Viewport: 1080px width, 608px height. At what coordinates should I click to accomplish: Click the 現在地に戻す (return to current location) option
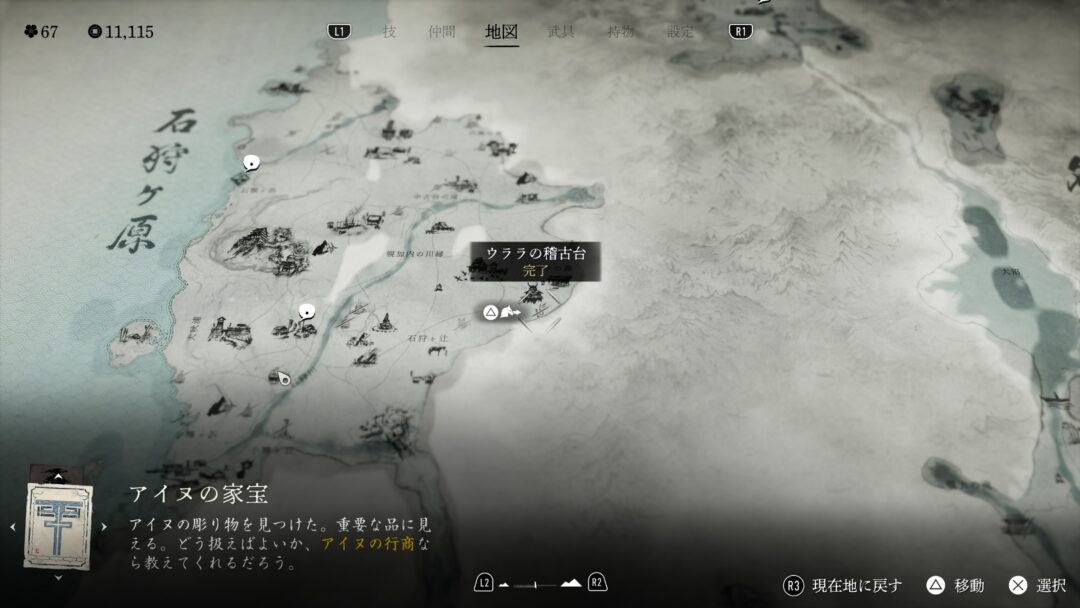click(x=843, y=585)
